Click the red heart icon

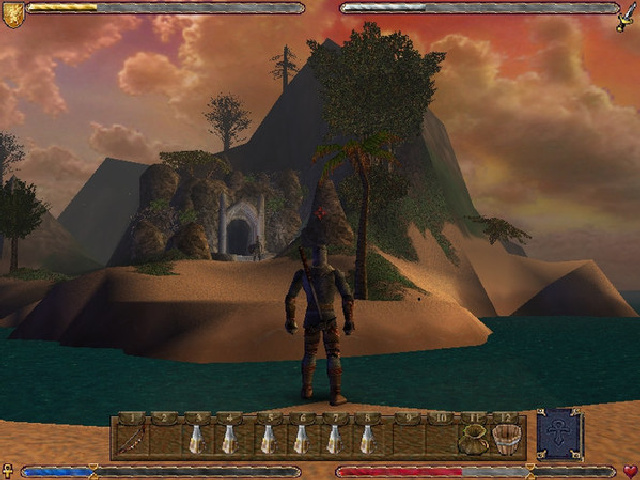click(x=629, y=471)
